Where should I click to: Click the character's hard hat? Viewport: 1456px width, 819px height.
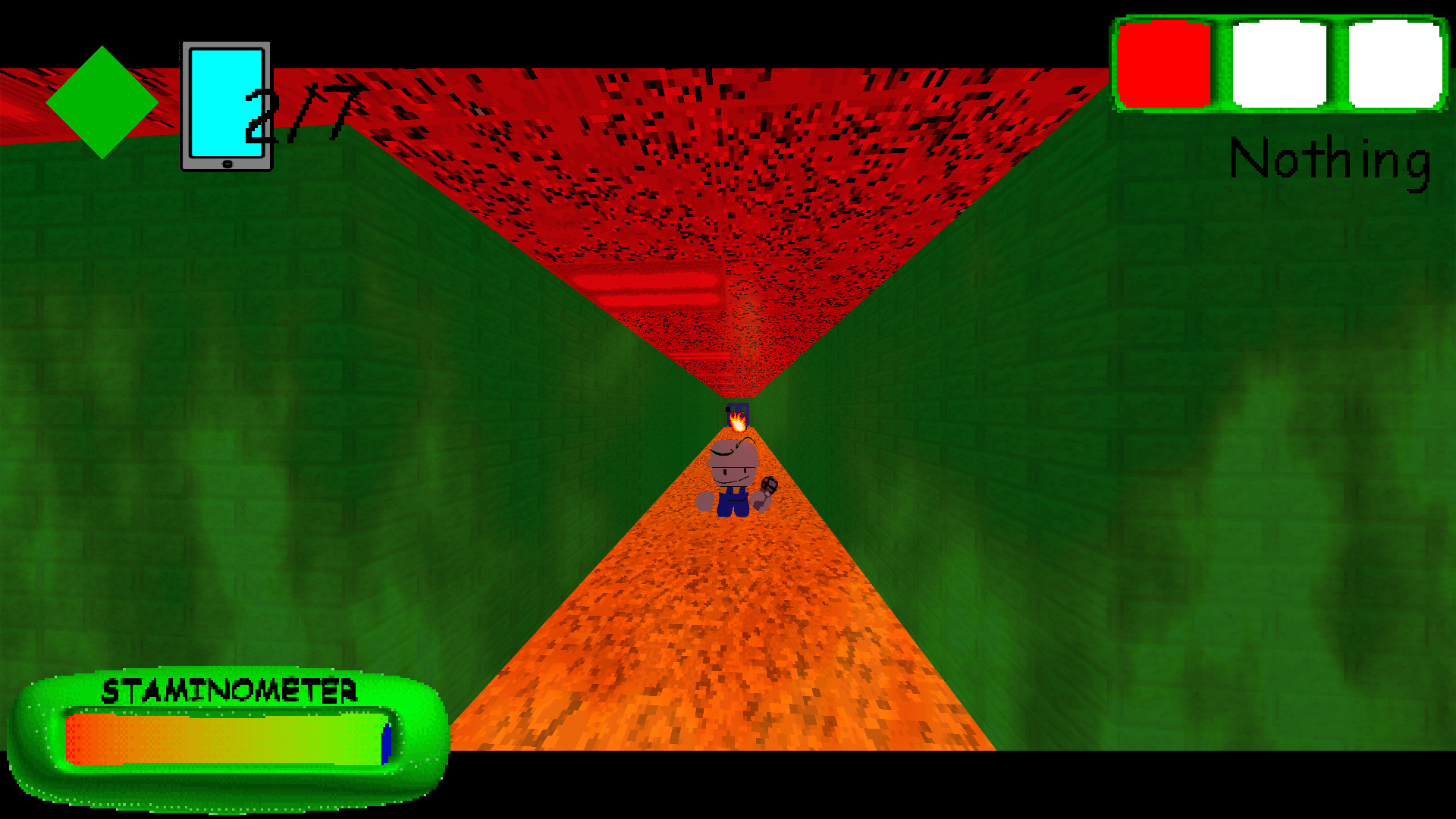point(732,453)
